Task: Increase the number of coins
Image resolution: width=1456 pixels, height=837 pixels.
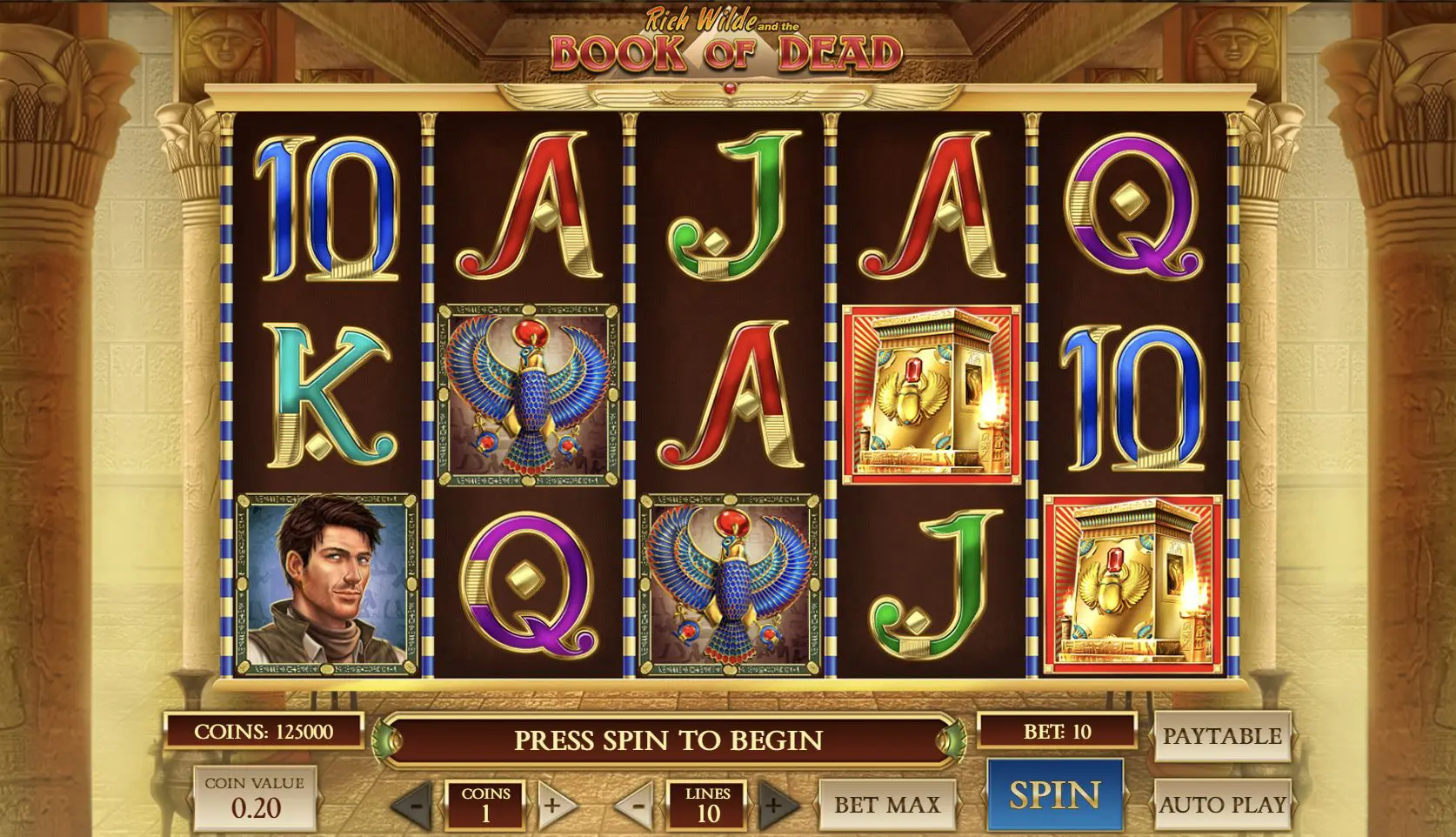Action: coord(553,806)
